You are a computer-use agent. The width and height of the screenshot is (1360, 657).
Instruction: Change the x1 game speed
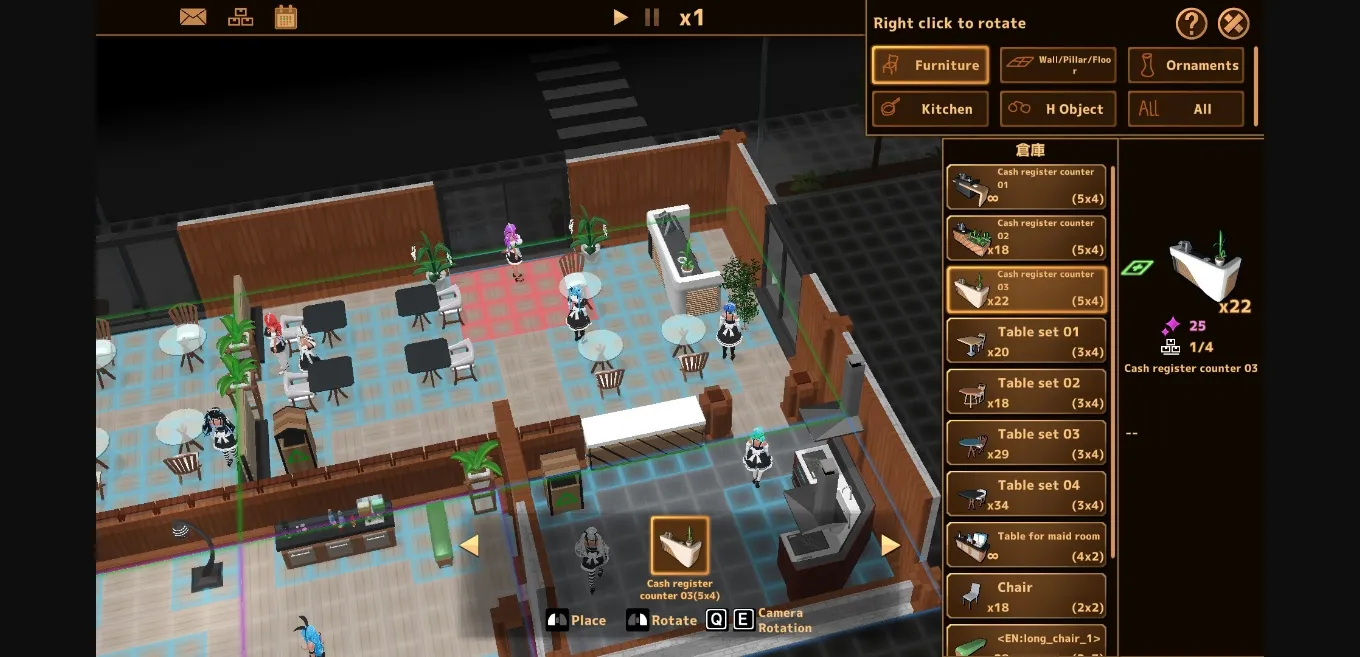[692, 17]
